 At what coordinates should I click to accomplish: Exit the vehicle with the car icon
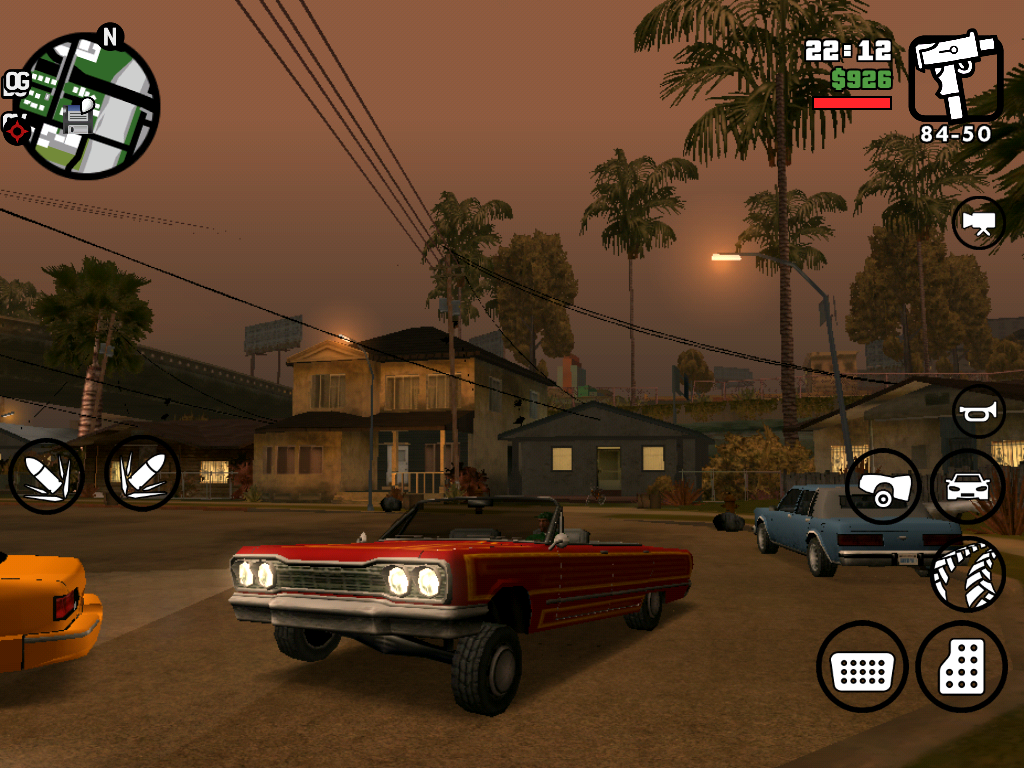[x=967, y=486]
